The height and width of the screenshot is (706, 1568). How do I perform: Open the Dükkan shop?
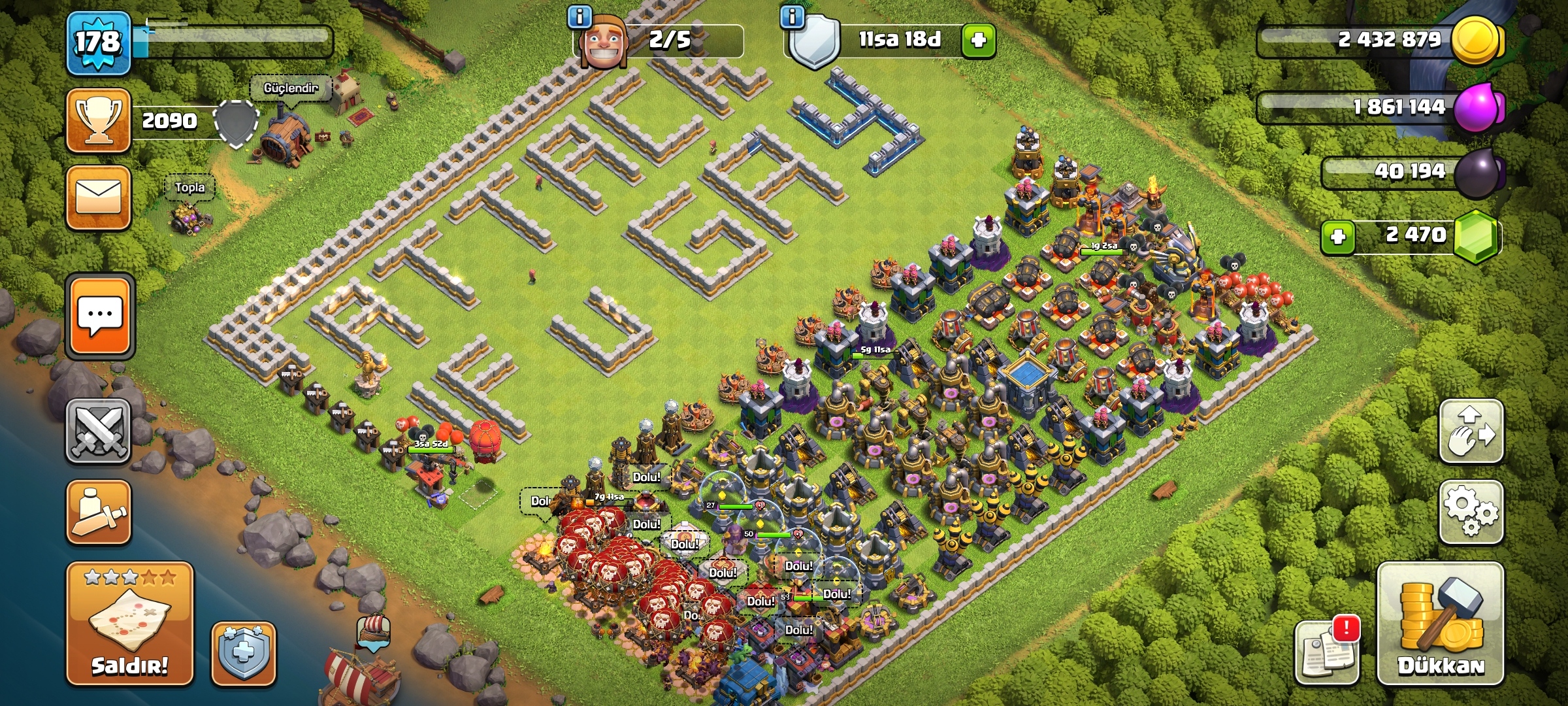(x=1441, y=624)
